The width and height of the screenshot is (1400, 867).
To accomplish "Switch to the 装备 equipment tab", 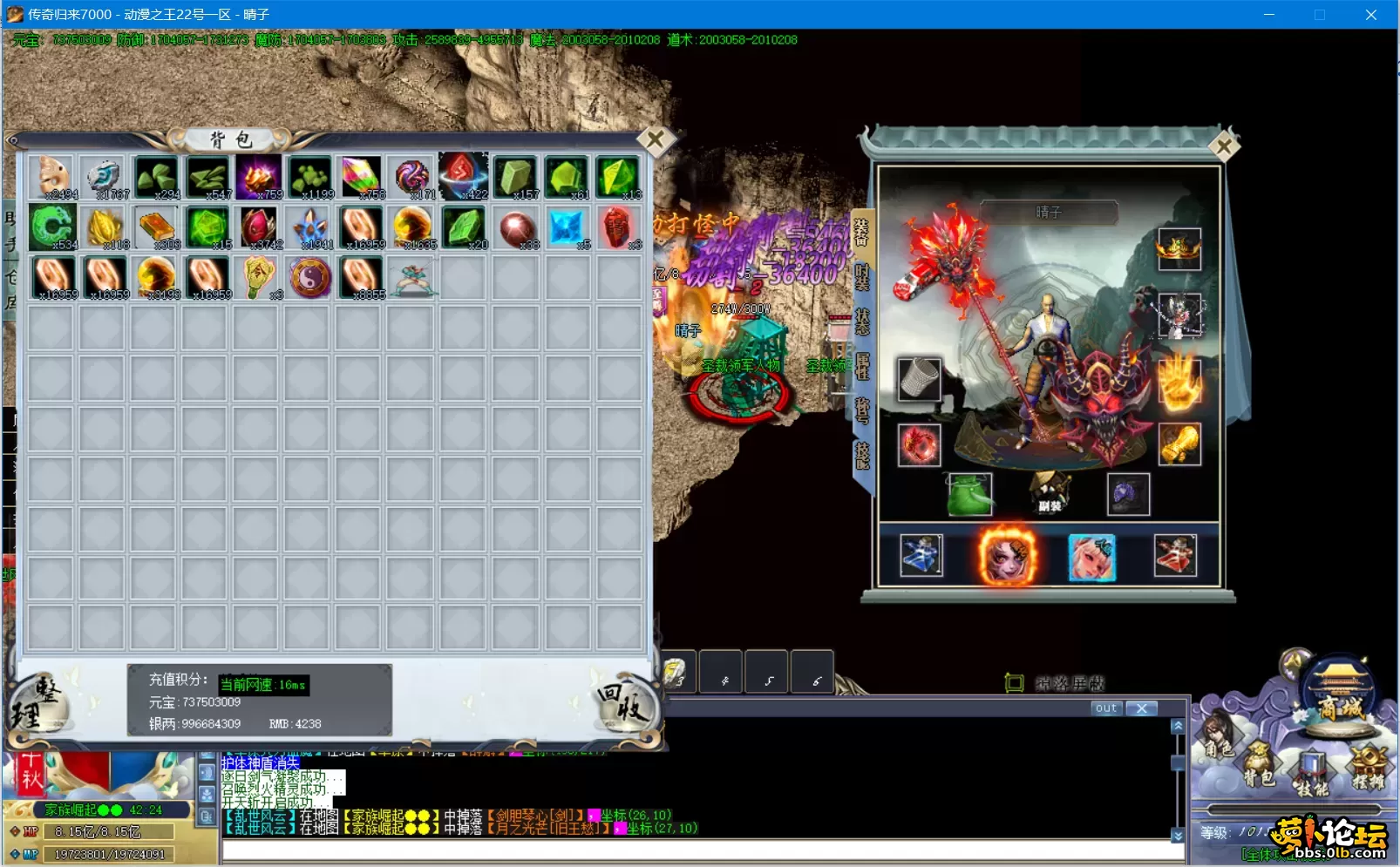I will coord(861,229).
